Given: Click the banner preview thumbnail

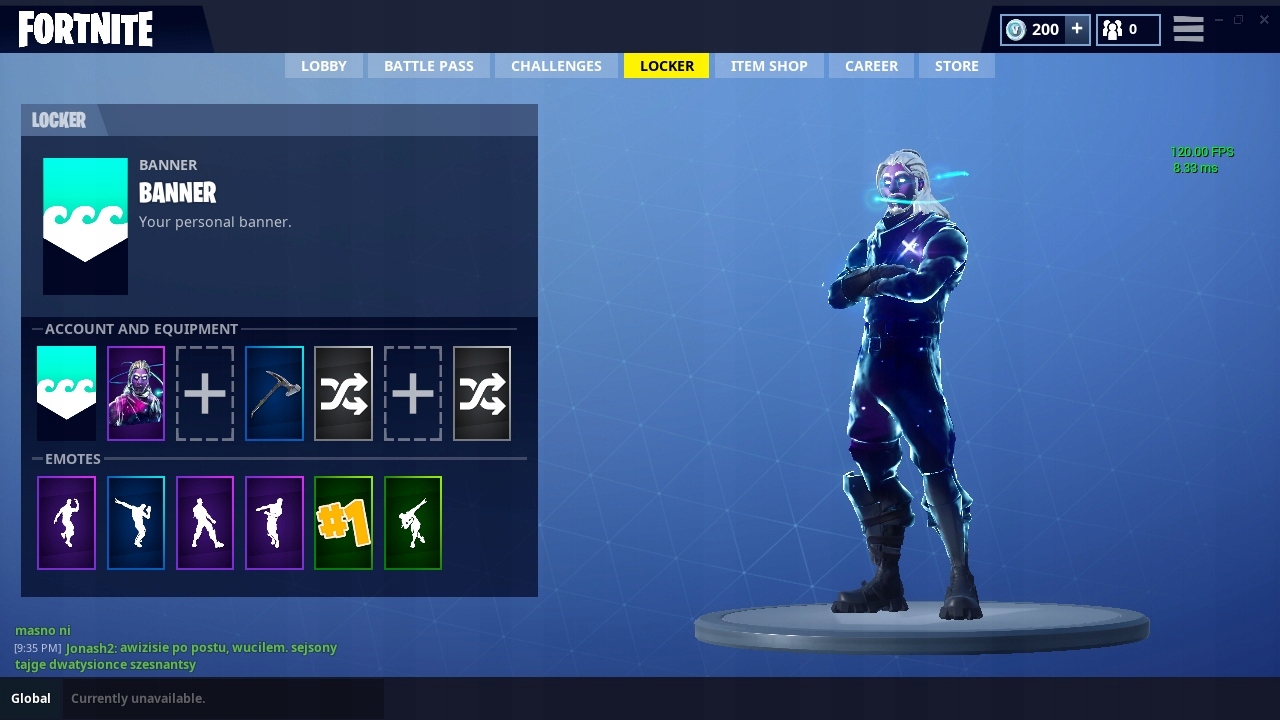Looking at the screenshot, I should 85,225.
